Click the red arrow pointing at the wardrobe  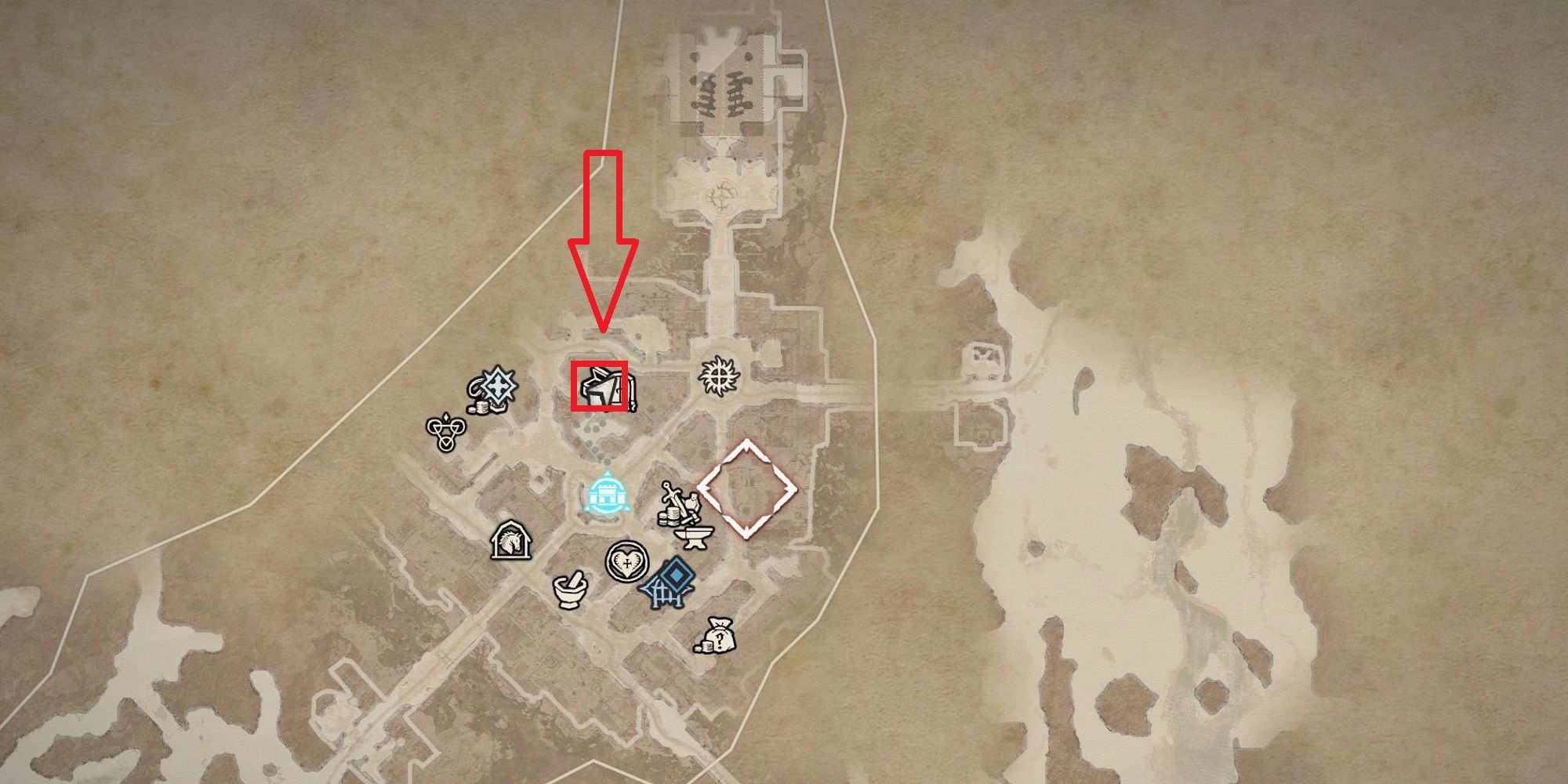[x=604, y=235]
